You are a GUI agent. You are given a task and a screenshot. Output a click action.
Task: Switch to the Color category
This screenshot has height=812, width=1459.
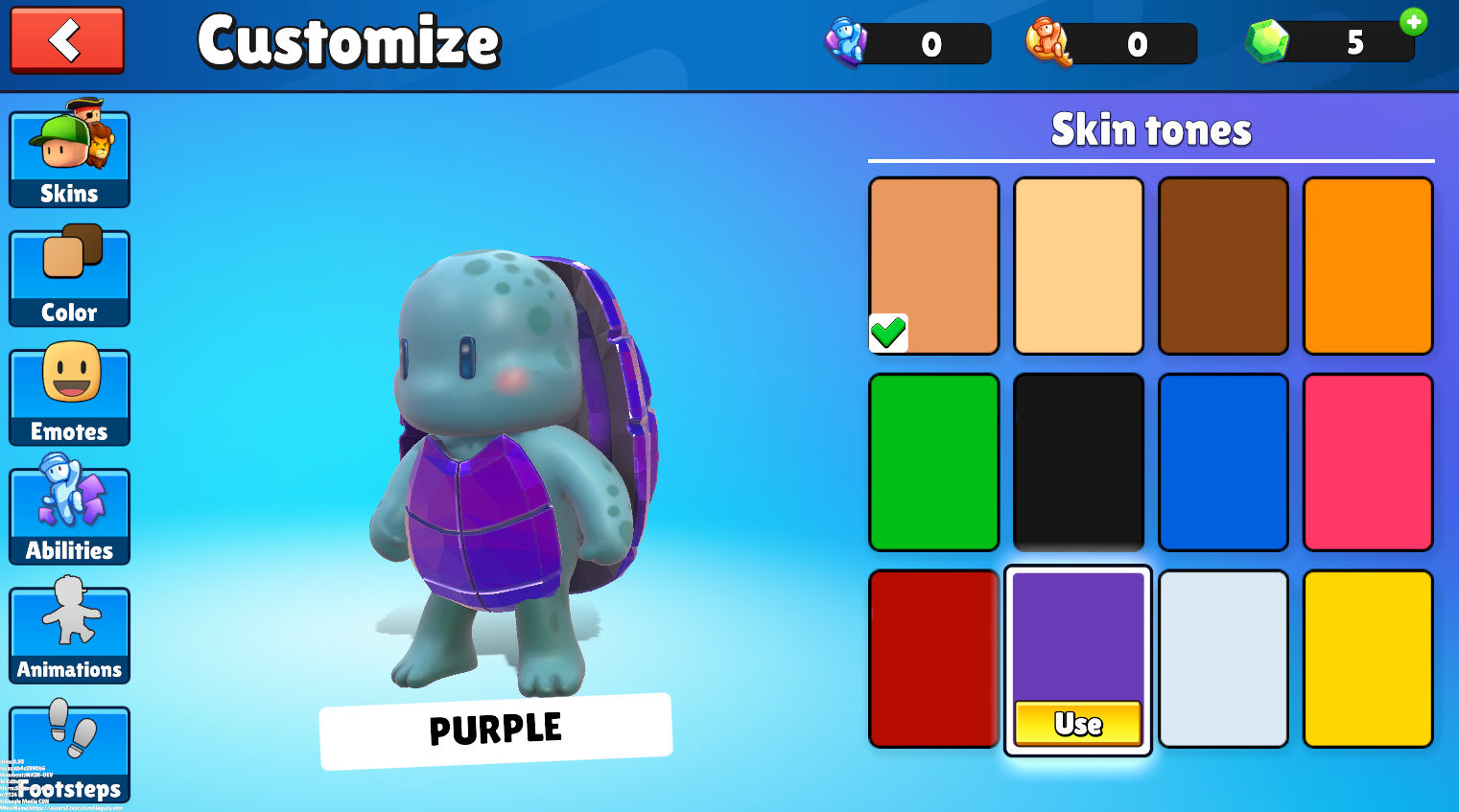(69, 278)
